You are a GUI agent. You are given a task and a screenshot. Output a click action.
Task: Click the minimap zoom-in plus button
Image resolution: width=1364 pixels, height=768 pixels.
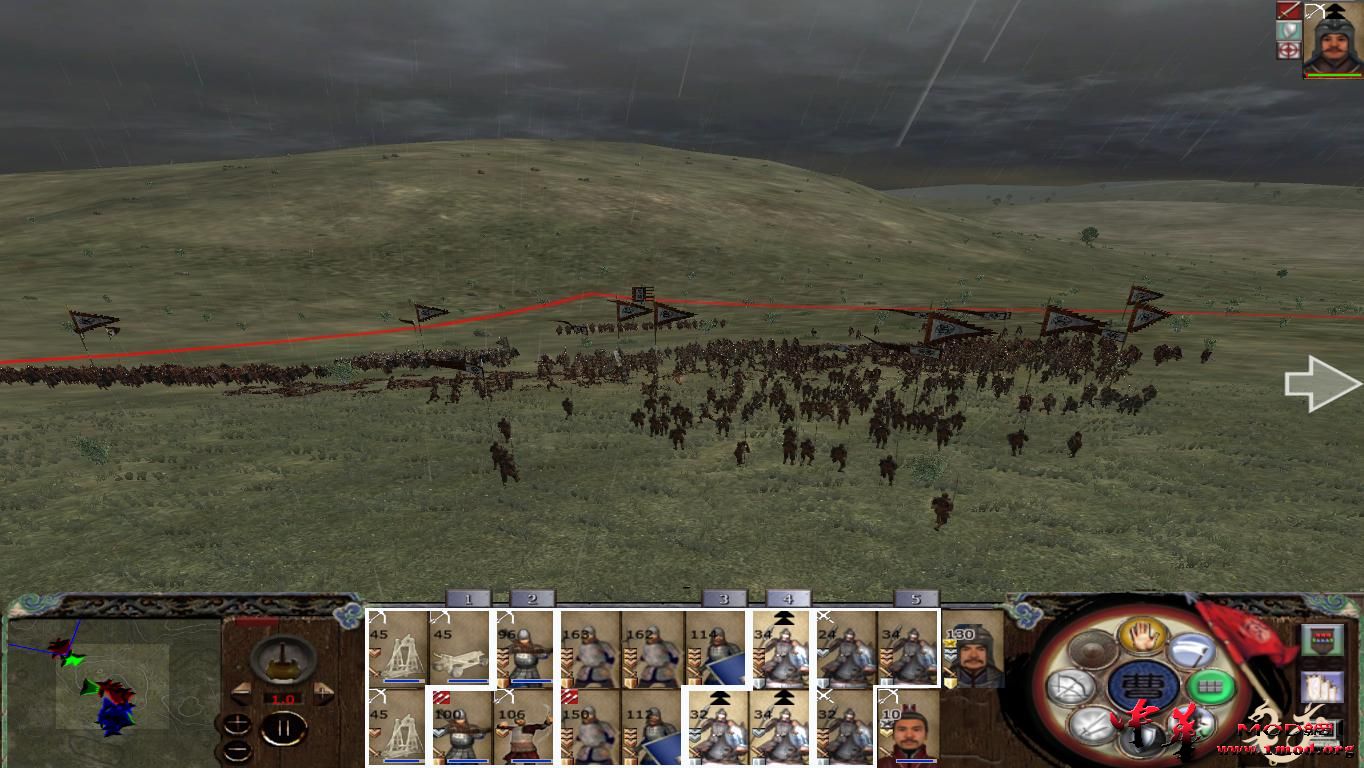click(235, 724)
